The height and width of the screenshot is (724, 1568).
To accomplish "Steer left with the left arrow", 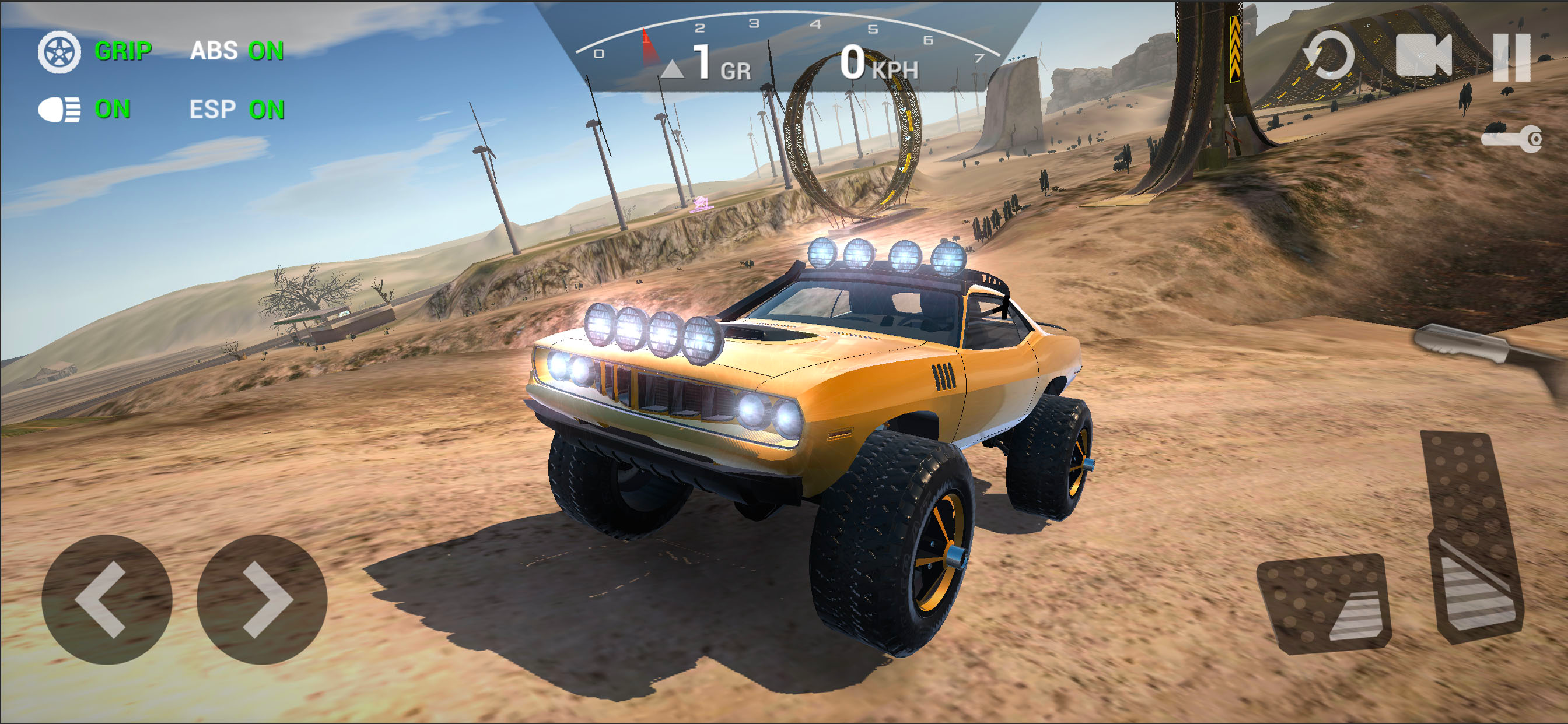I will [107, 599].
